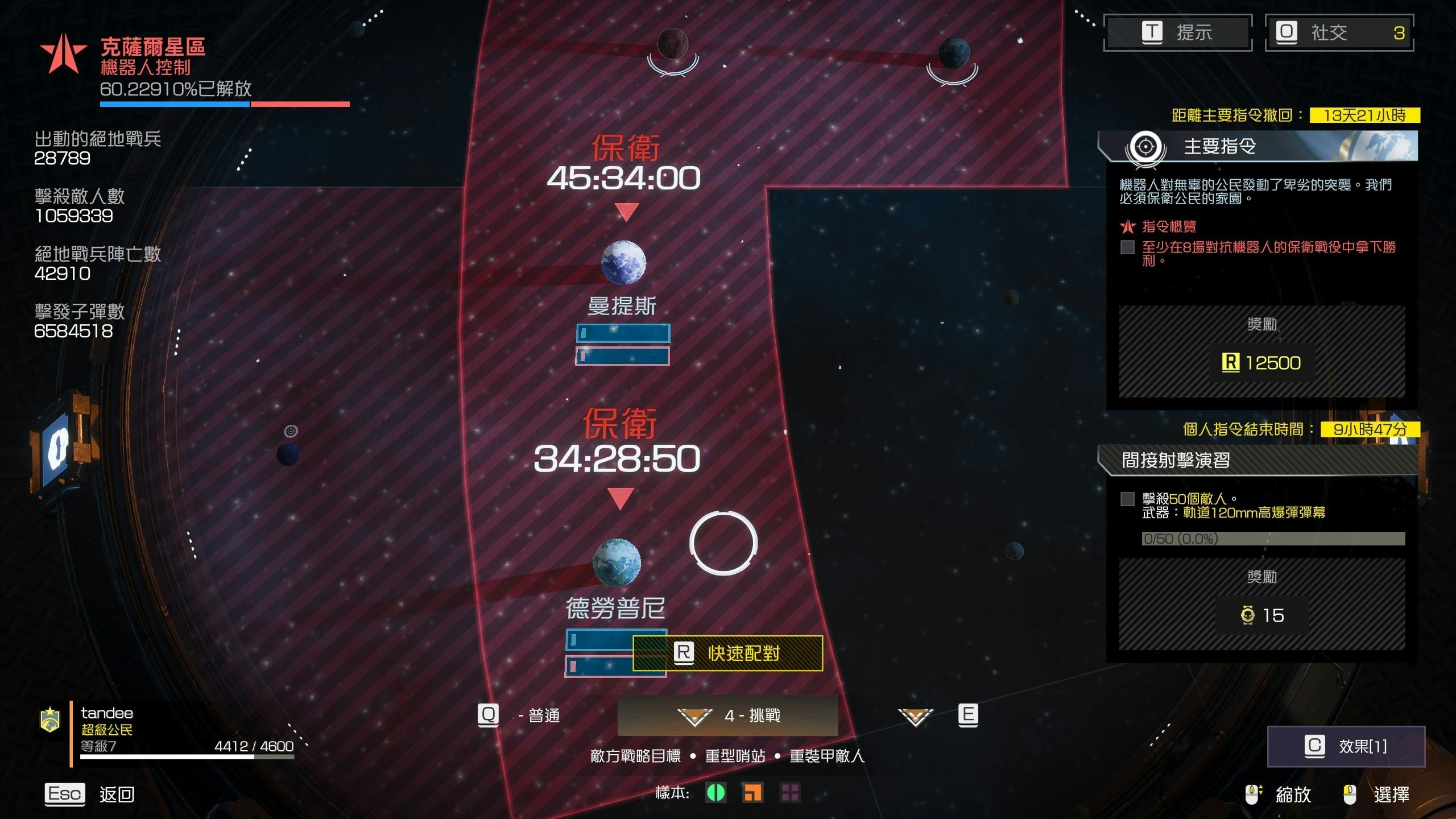
Task: Select the 克薩爾星區 sector header
Action: (152, 47)
